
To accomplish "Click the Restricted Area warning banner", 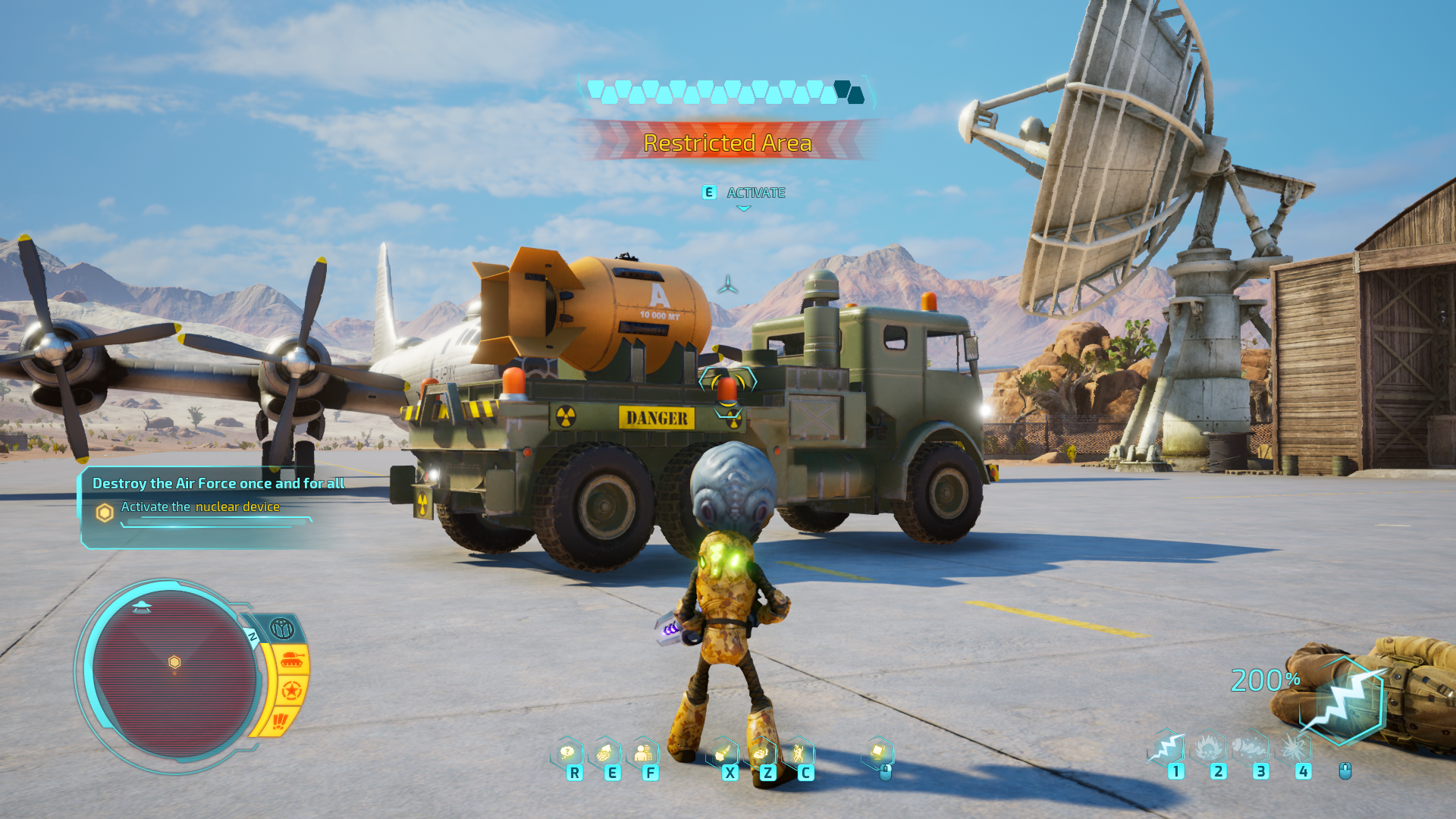I will click(727, 143).
